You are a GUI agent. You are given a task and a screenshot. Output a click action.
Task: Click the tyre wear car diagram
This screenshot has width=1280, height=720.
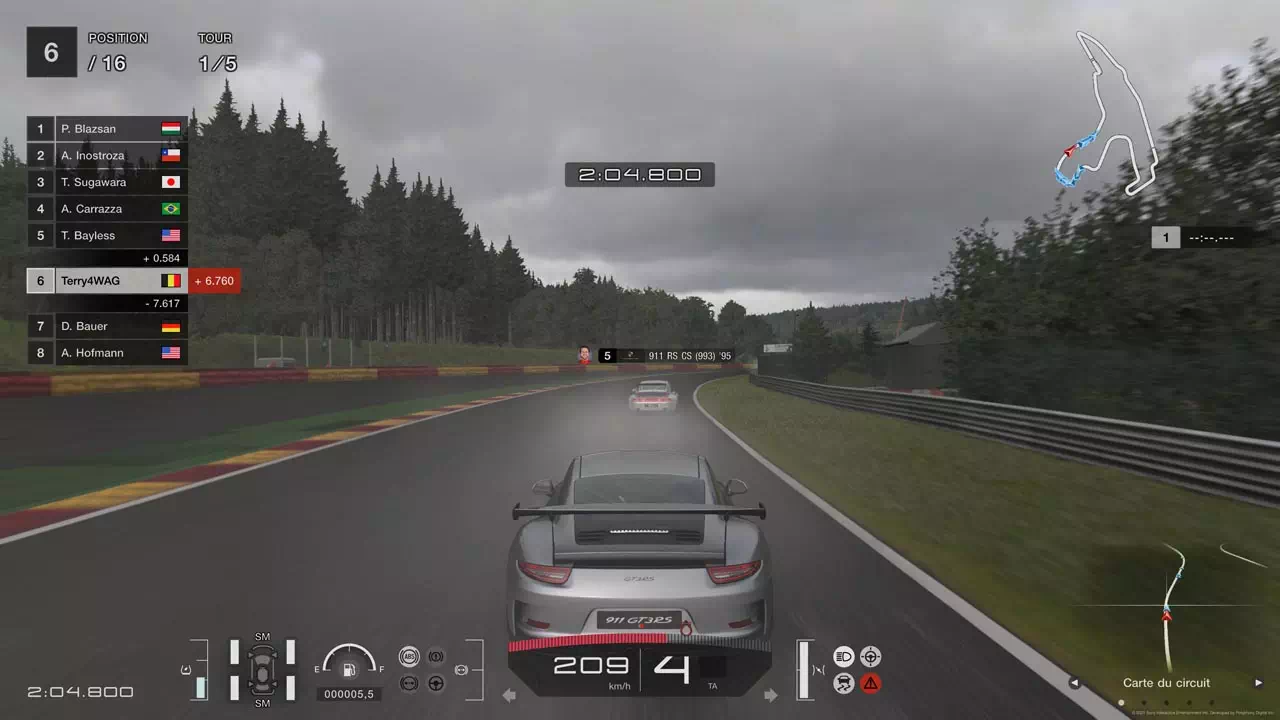point(262,668)
